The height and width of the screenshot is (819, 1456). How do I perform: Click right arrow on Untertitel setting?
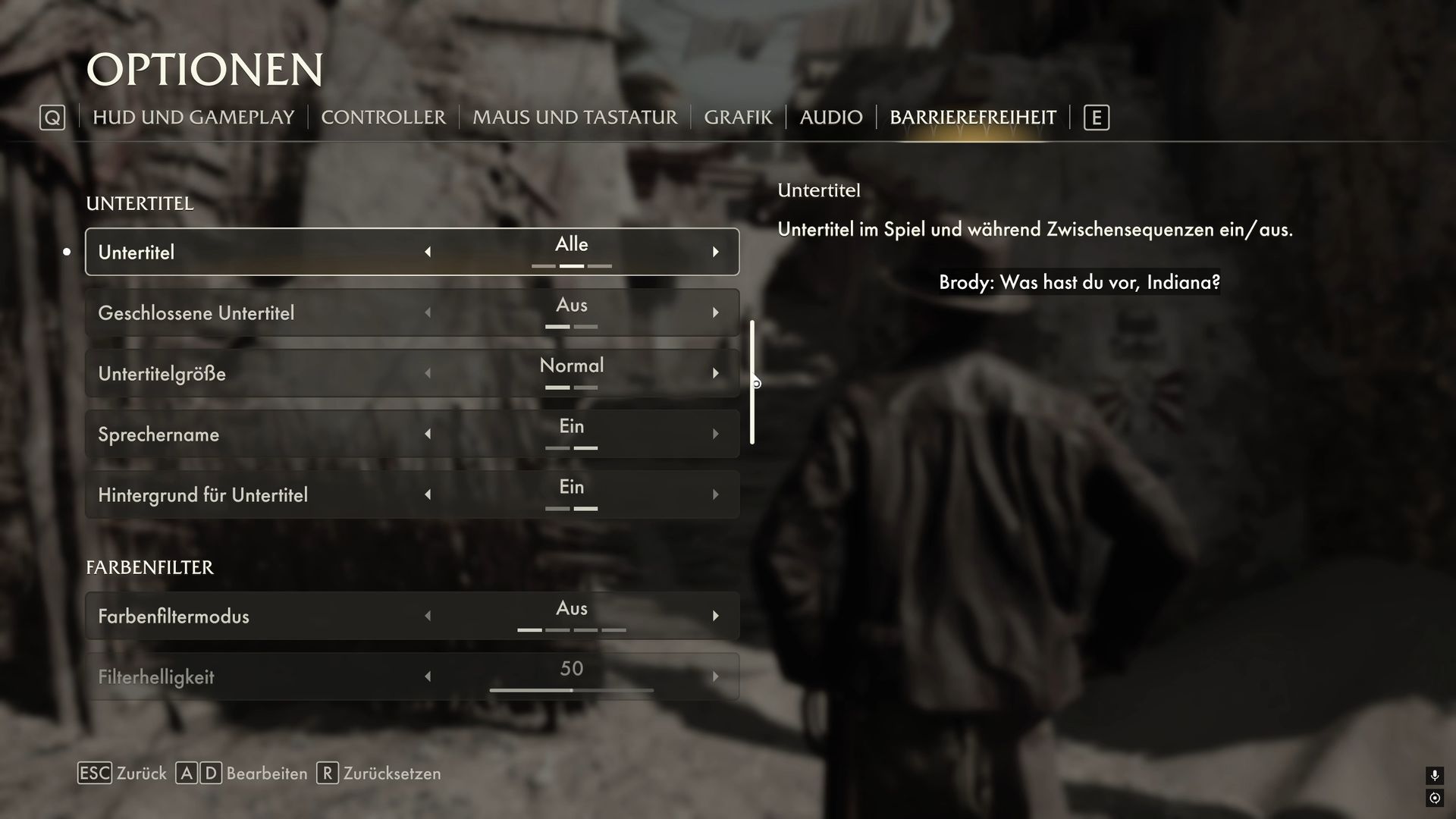[x=715, y=252]
